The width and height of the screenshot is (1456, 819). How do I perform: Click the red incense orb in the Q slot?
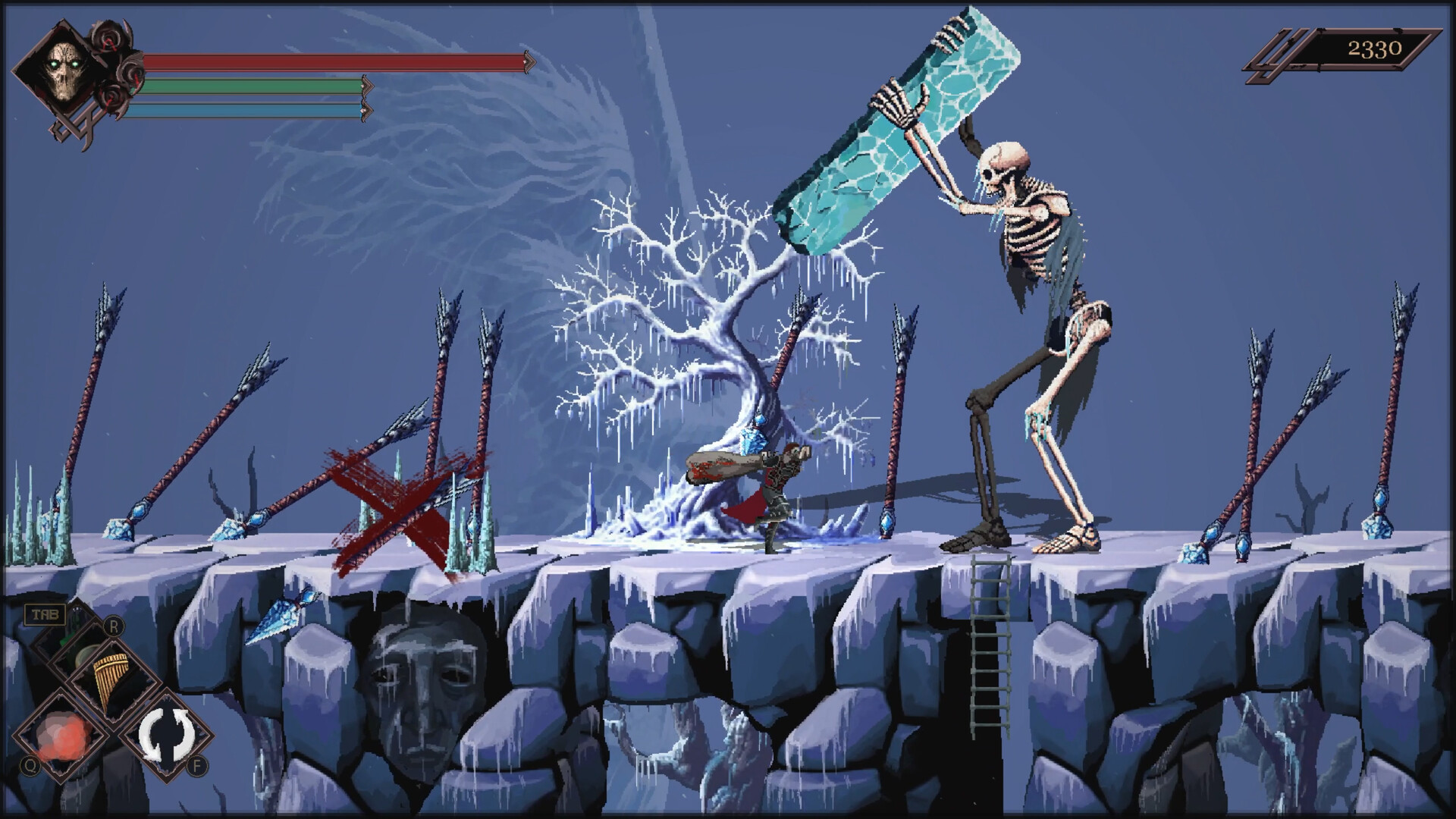tap(62, 734)
